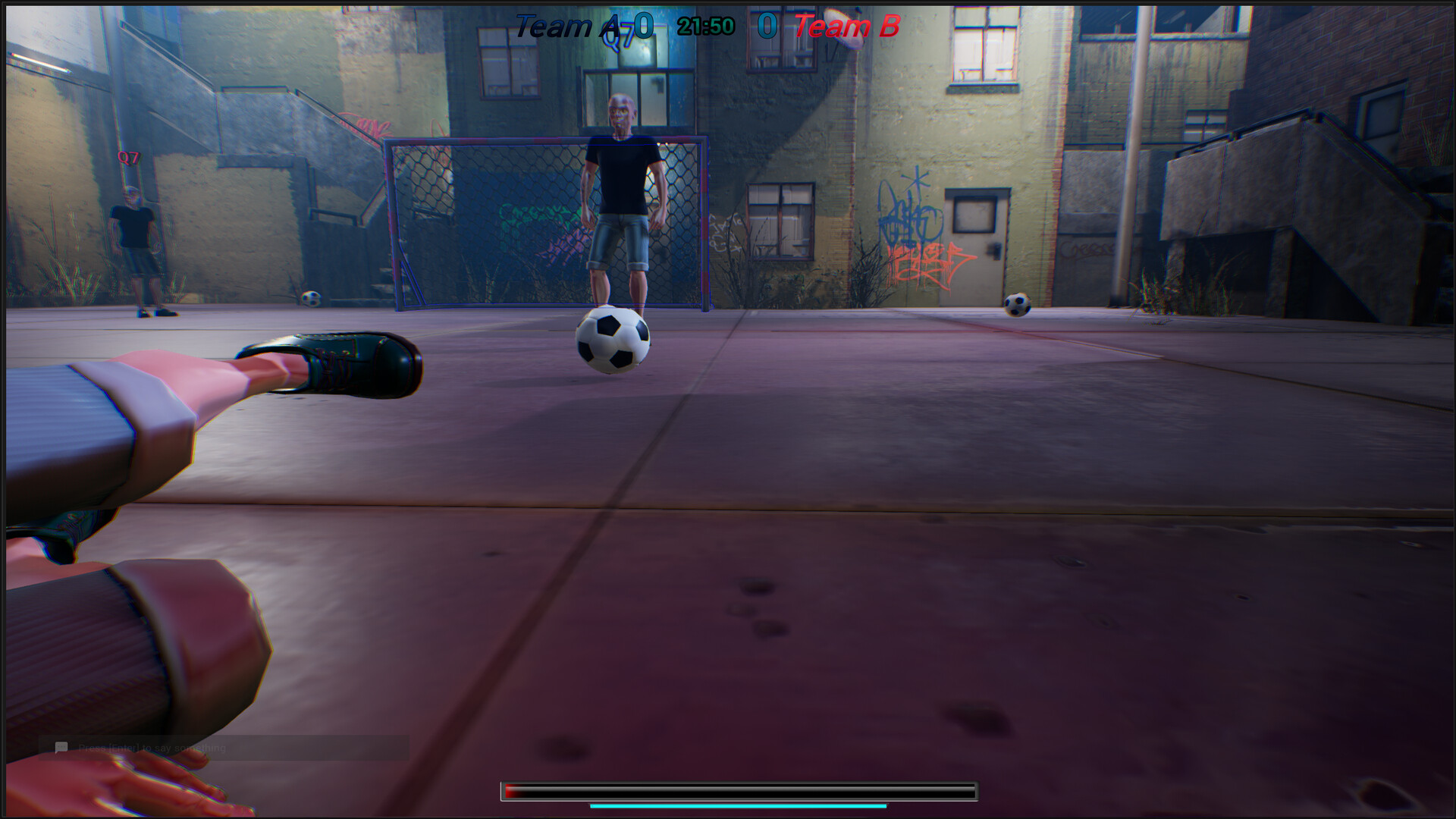Click the red power indicator segment
Screen dimensions: 1456x819
click(x=510, y=791)
